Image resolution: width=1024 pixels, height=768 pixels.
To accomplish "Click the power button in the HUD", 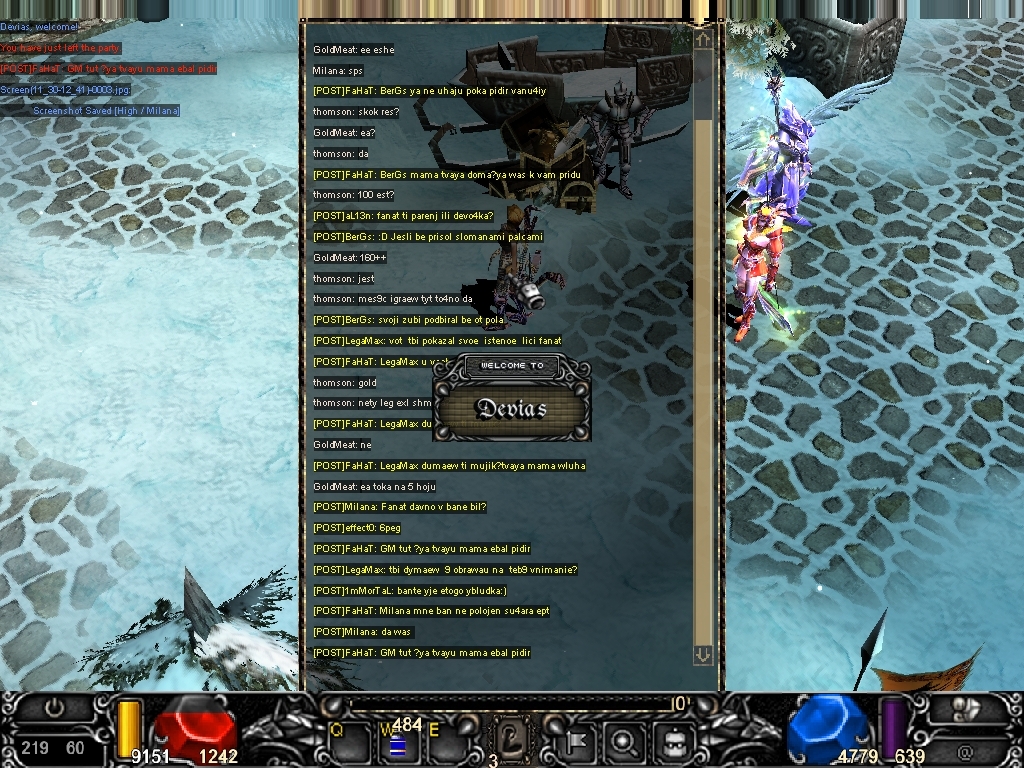I will pos(54,708).
